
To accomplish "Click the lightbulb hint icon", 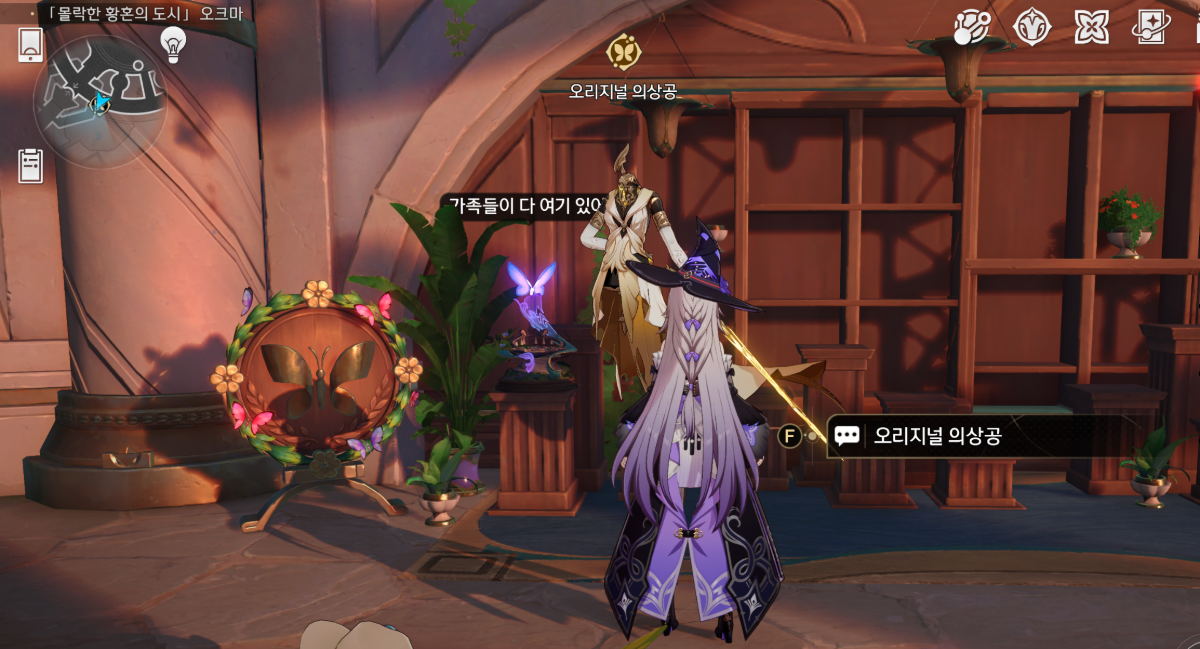I will (174, 43).
